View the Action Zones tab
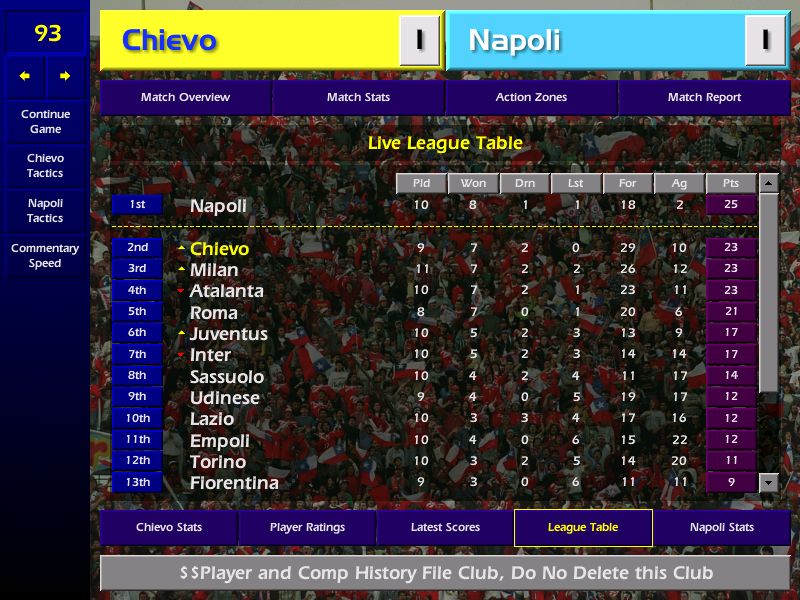Screen dimensions: 800x600 [x=531, y=97]
